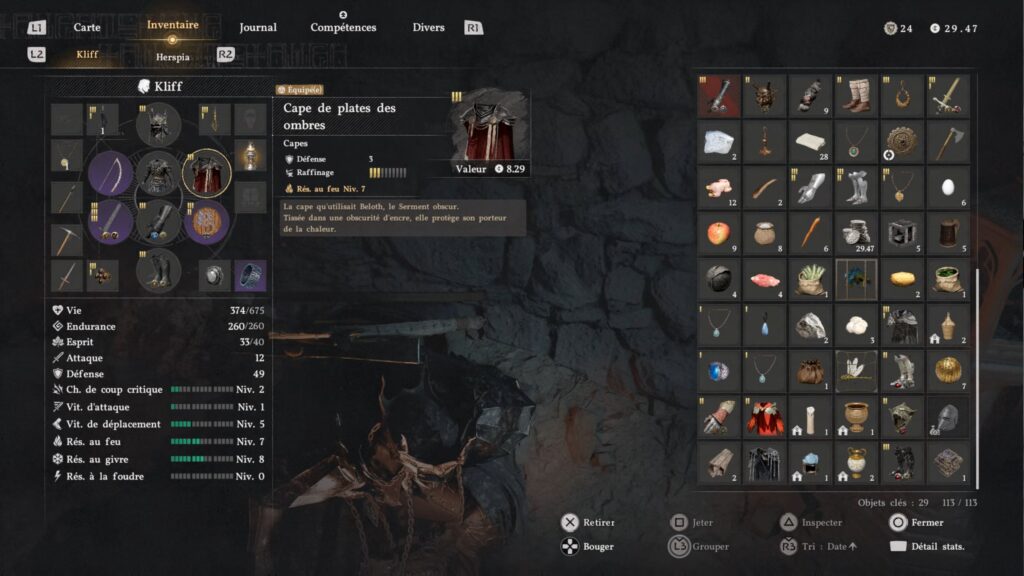The image size is (1024, 576).
Task: Choose the equipped helmet slot
Action: pos(158,124)
